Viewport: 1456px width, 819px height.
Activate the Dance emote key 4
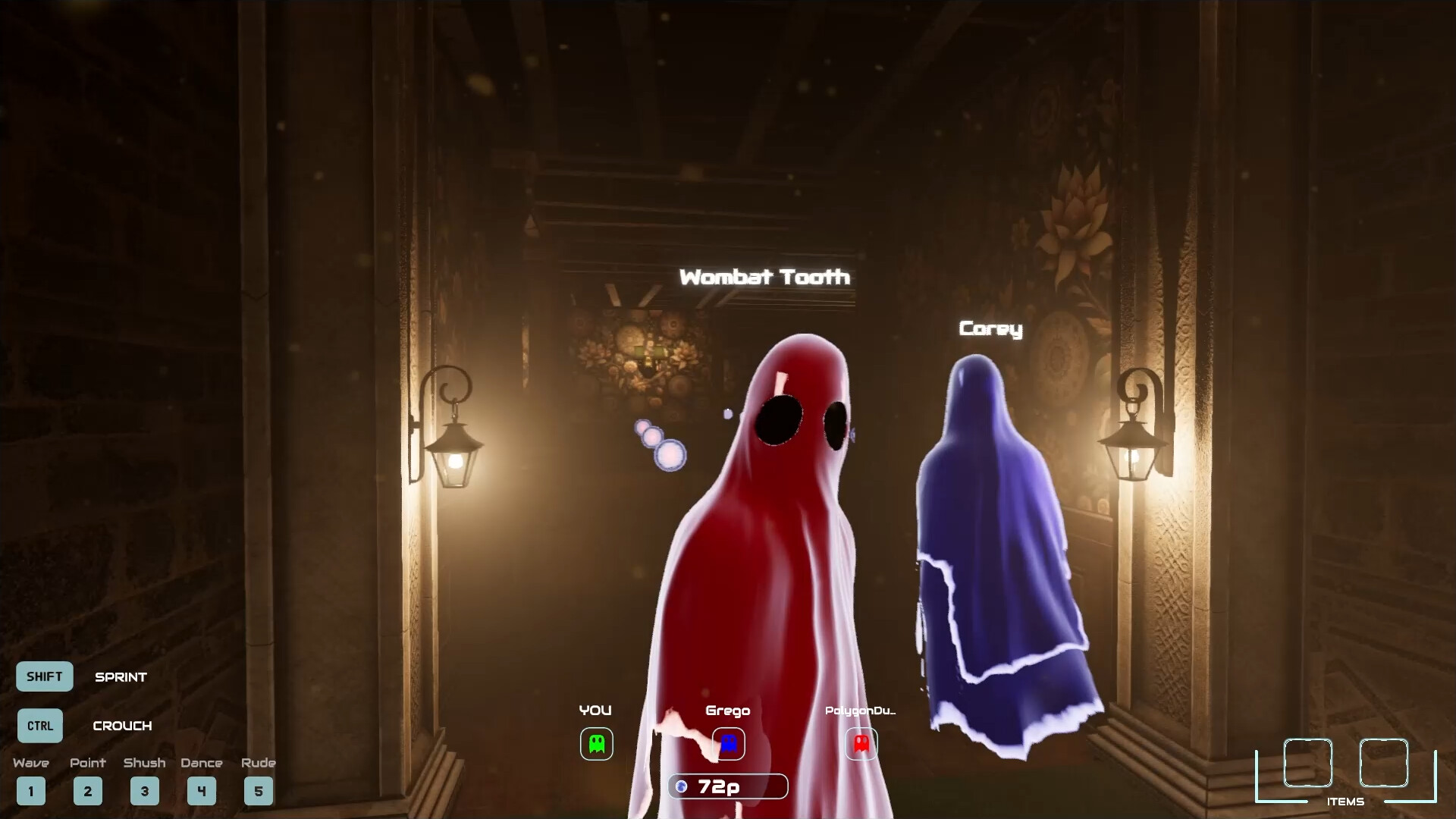tap(202, 791)
